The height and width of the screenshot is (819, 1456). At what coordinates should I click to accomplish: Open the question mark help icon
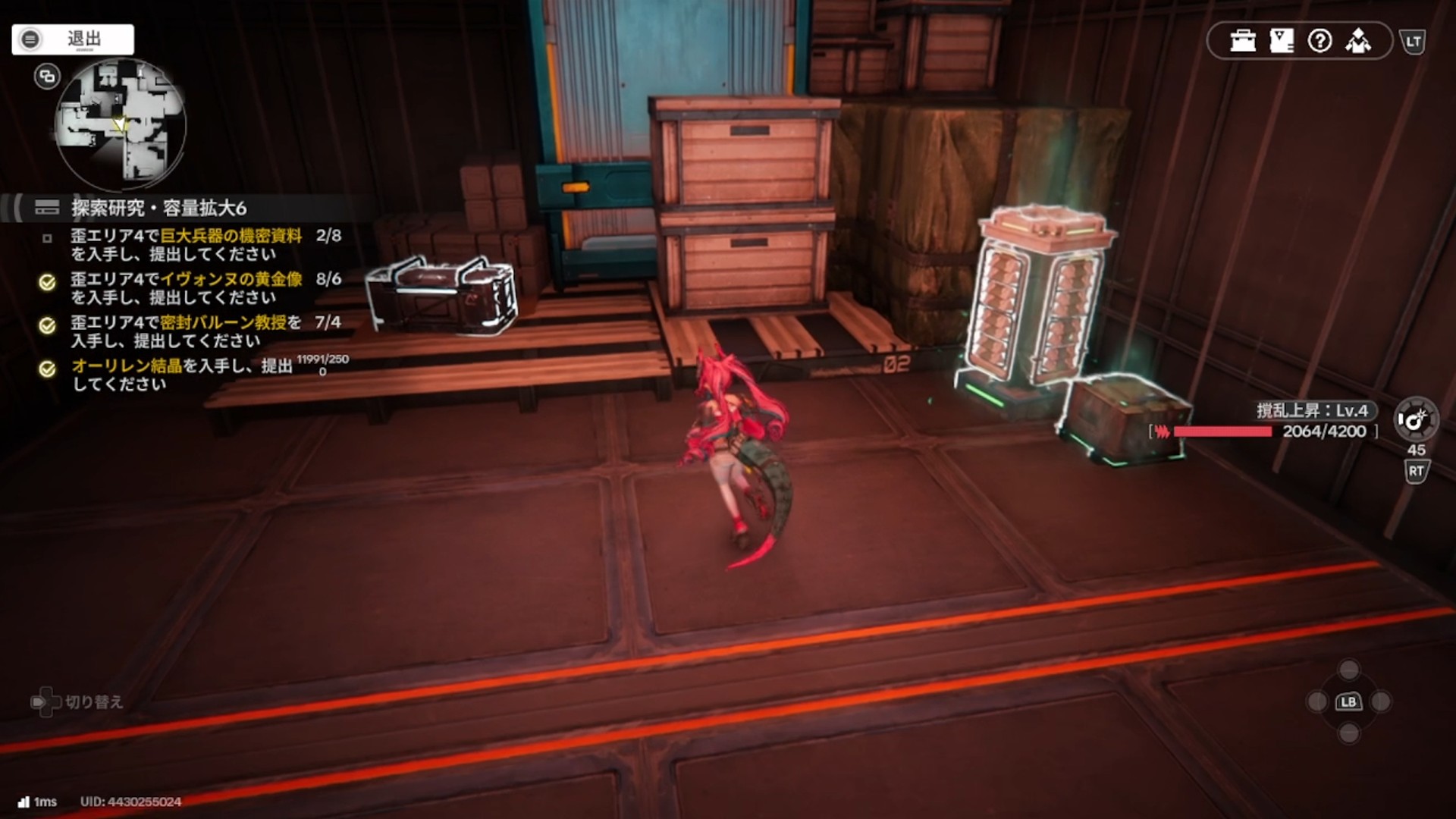click(x=1319, y=41)
